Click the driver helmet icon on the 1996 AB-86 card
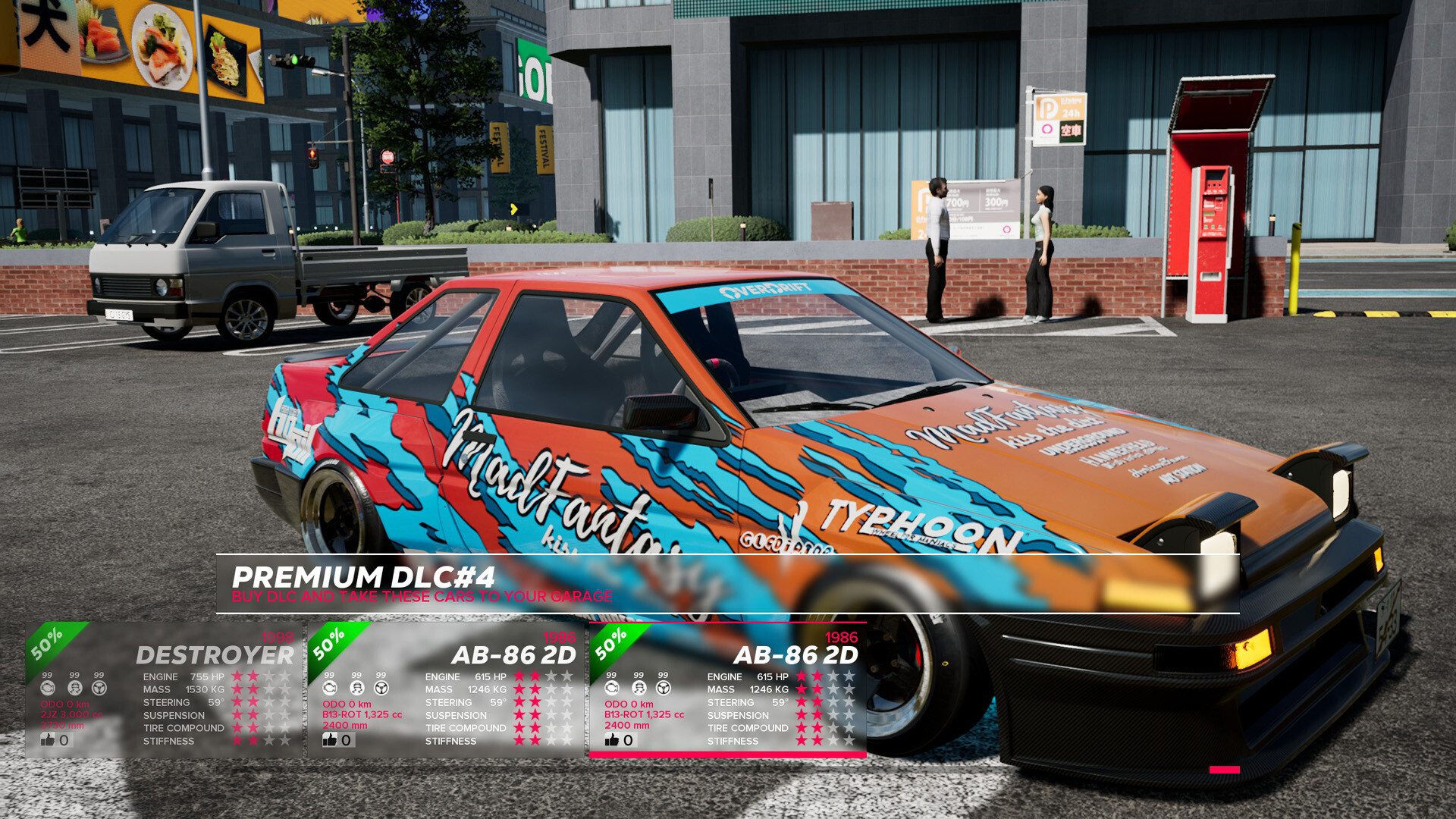 coord(356,688)
